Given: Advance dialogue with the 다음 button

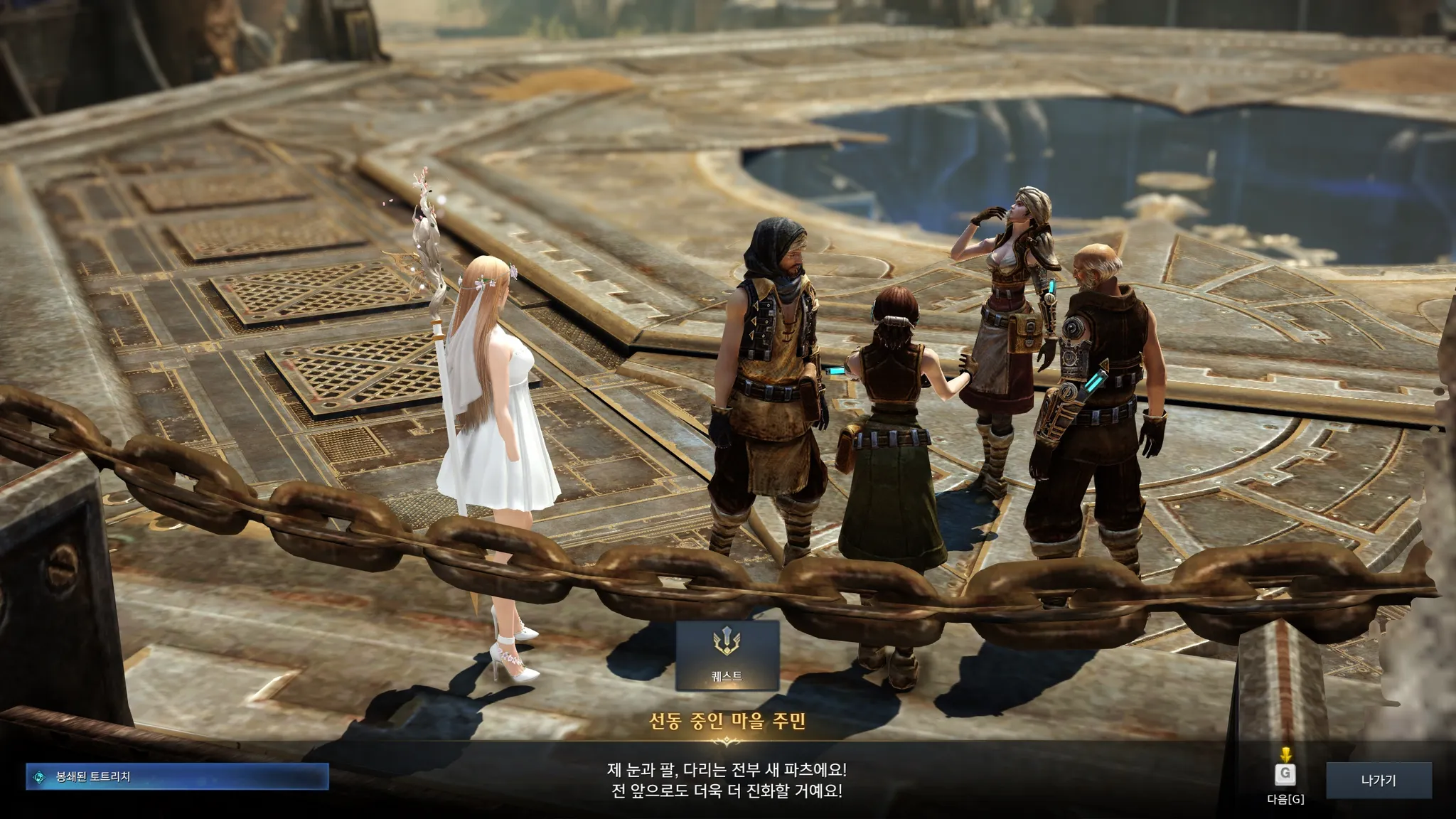Looking at the screenshot, I should [1285, 776].
